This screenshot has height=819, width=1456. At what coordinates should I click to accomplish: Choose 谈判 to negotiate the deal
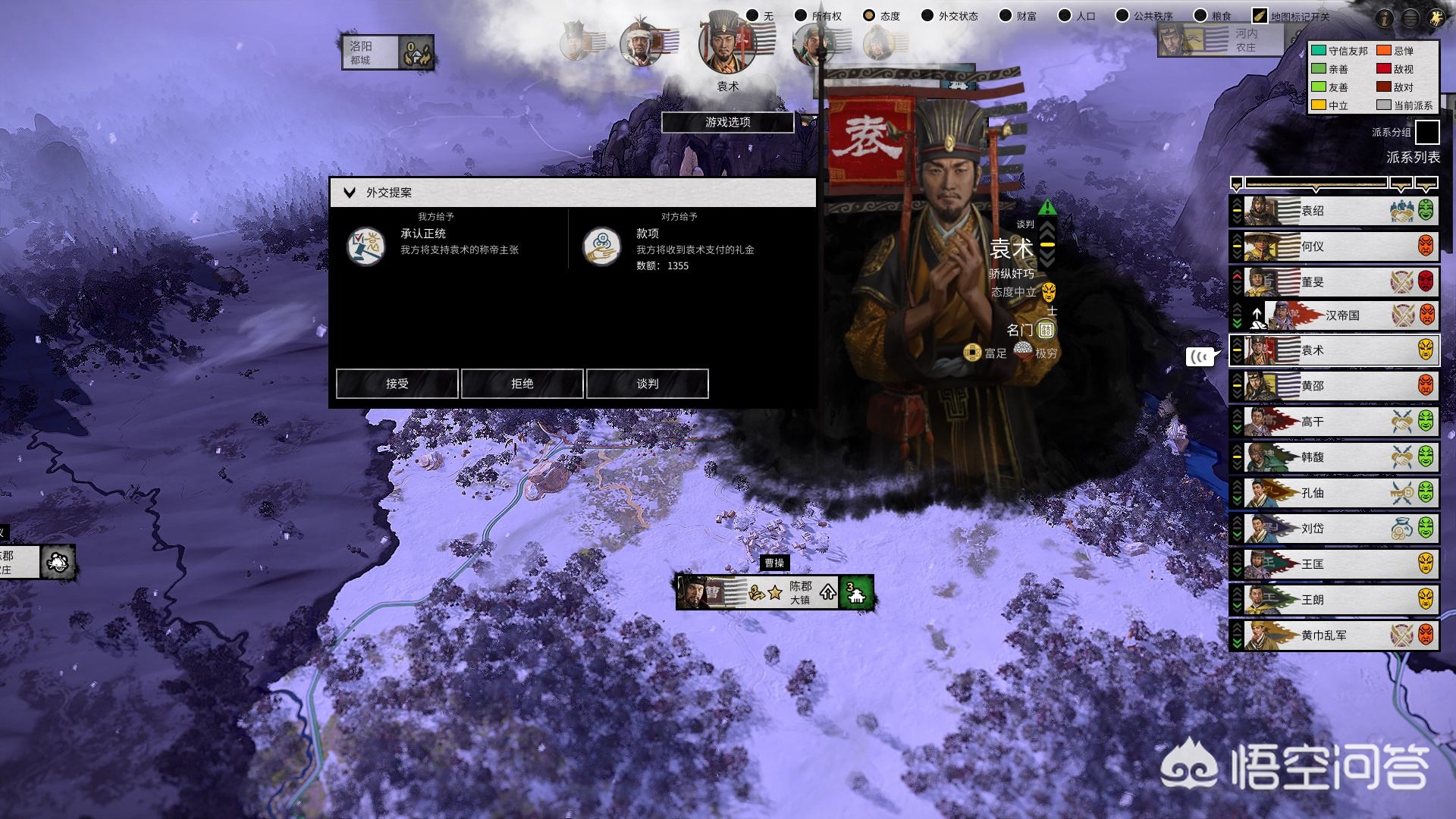[647, 384]
